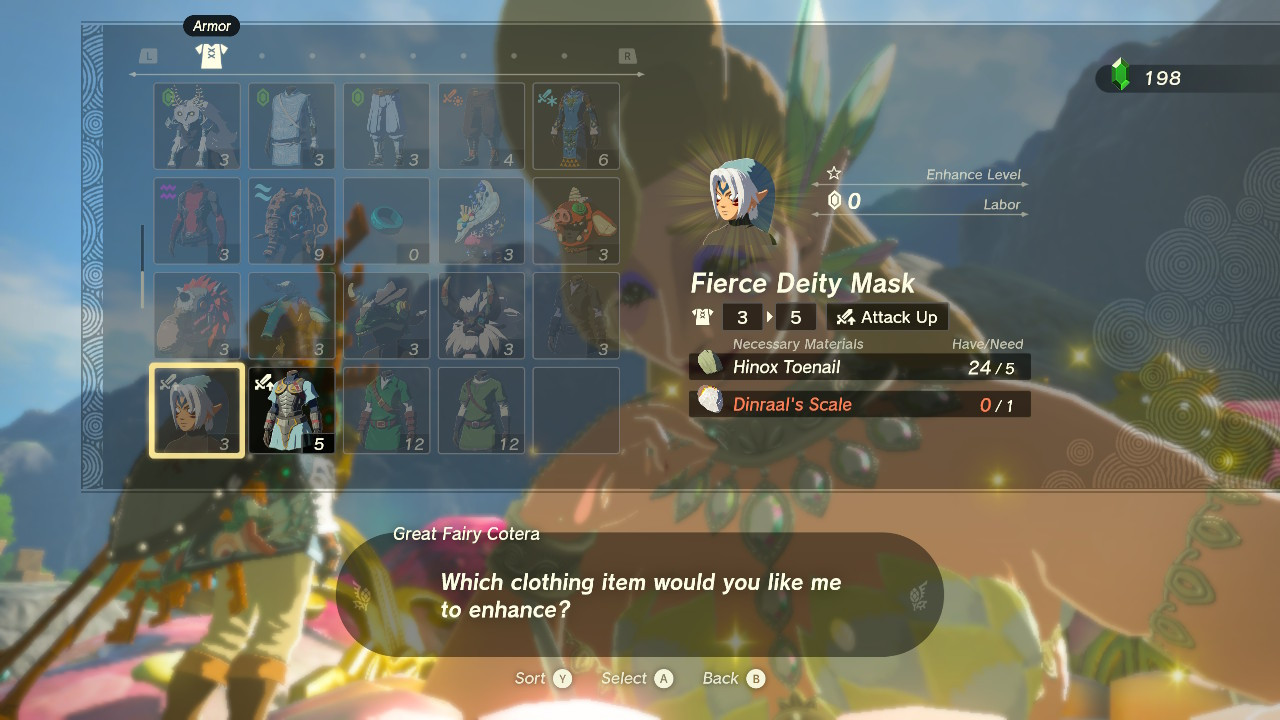
Task: Select the orange Bokoblin Mask armor piece
Action: click(x=575, y=221)
